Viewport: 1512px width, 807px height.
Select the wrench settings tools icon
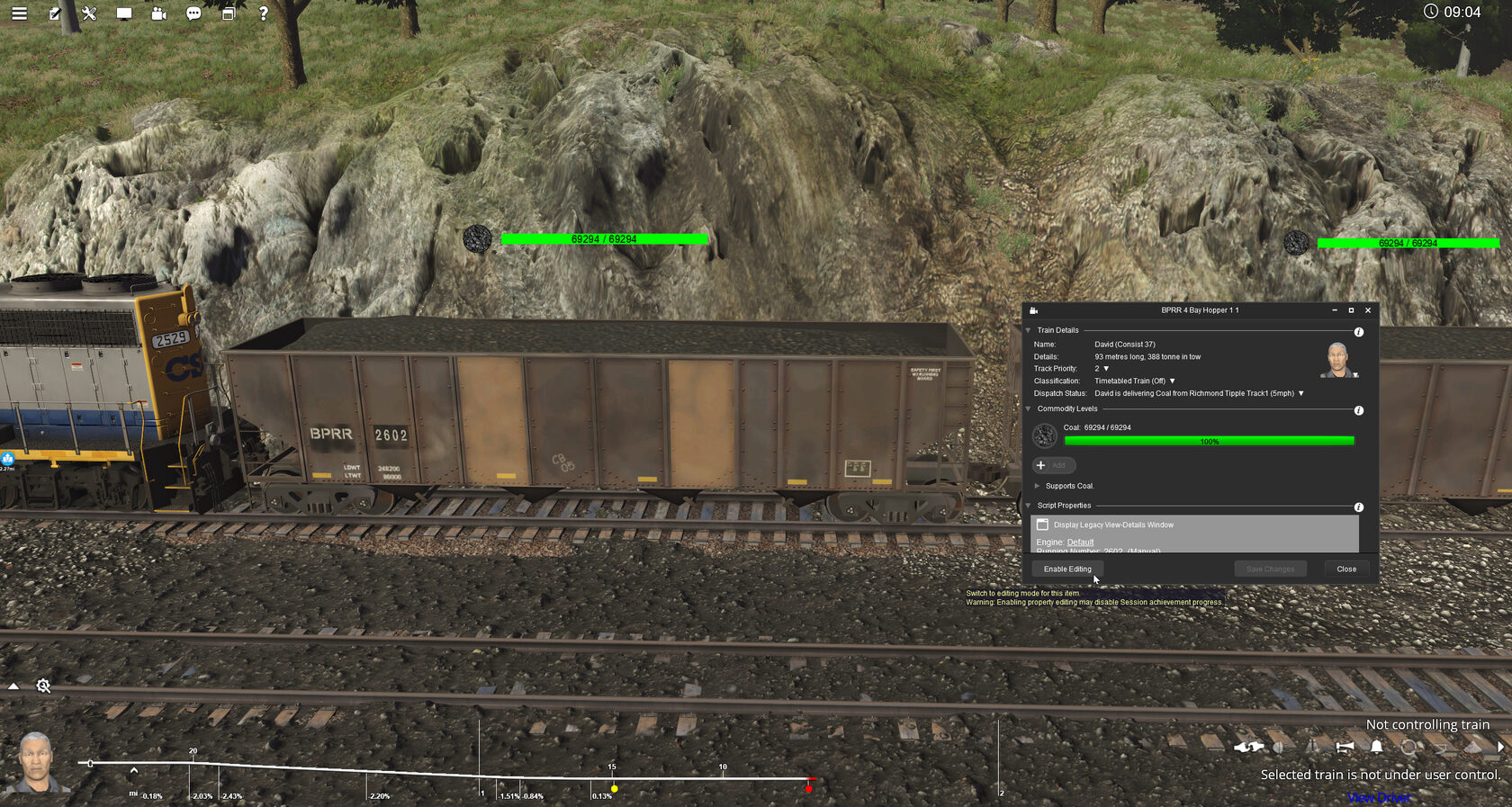88,13
